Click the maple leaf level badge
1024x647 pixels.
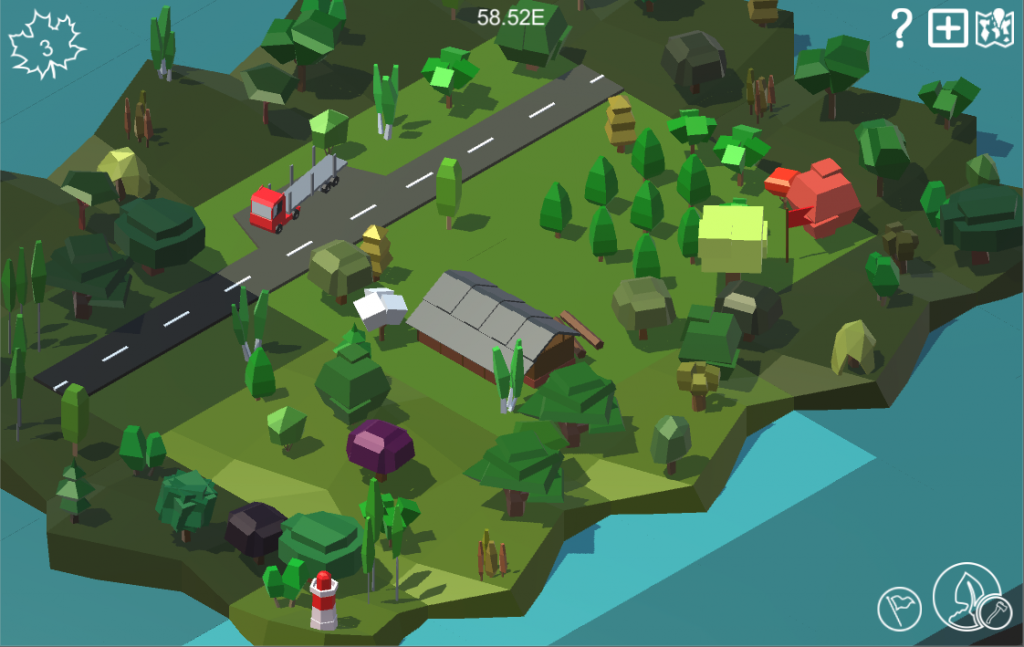pyautogui.click(x=46, y=46)
